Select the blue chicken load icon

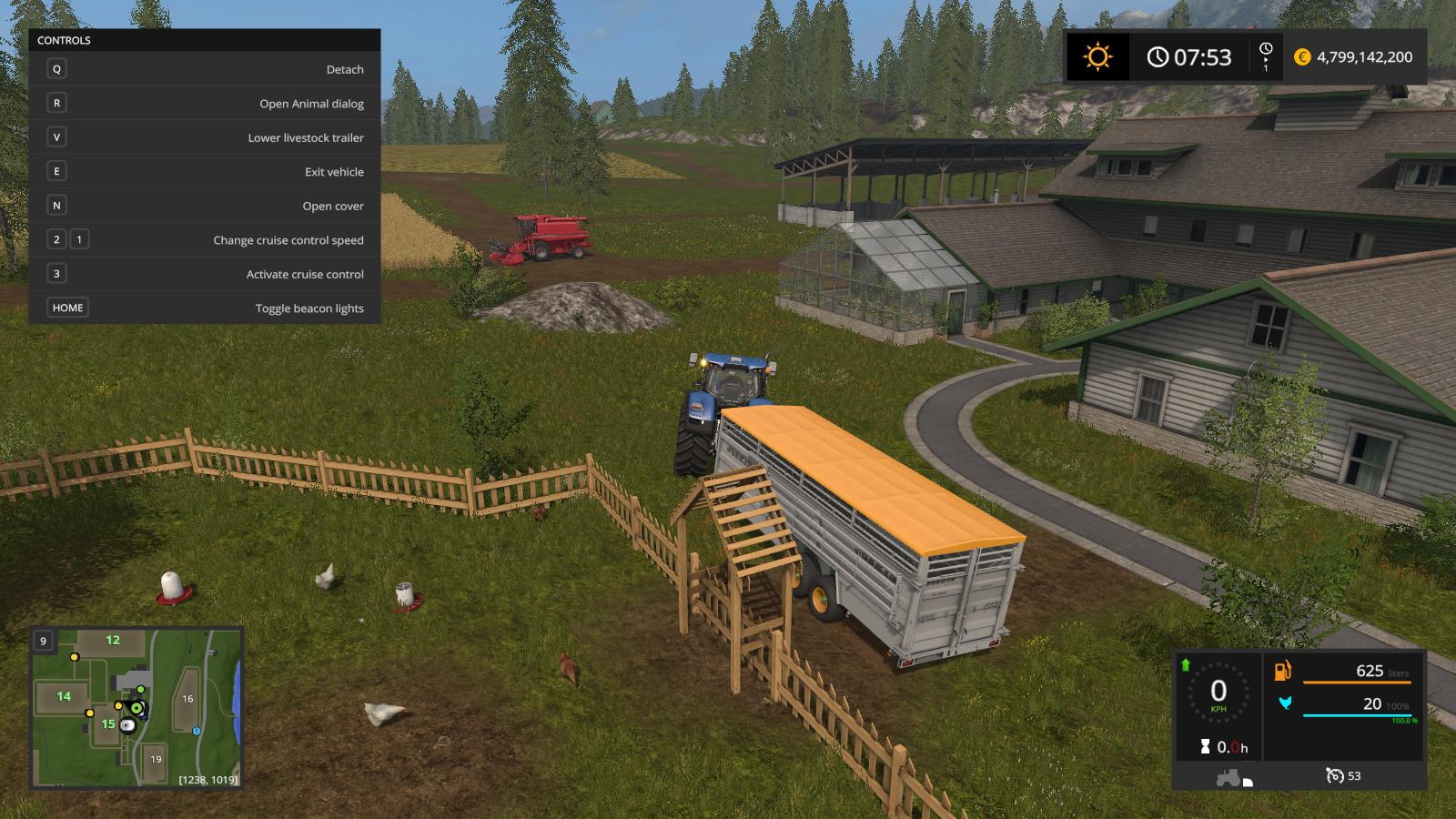point(1285,703)
